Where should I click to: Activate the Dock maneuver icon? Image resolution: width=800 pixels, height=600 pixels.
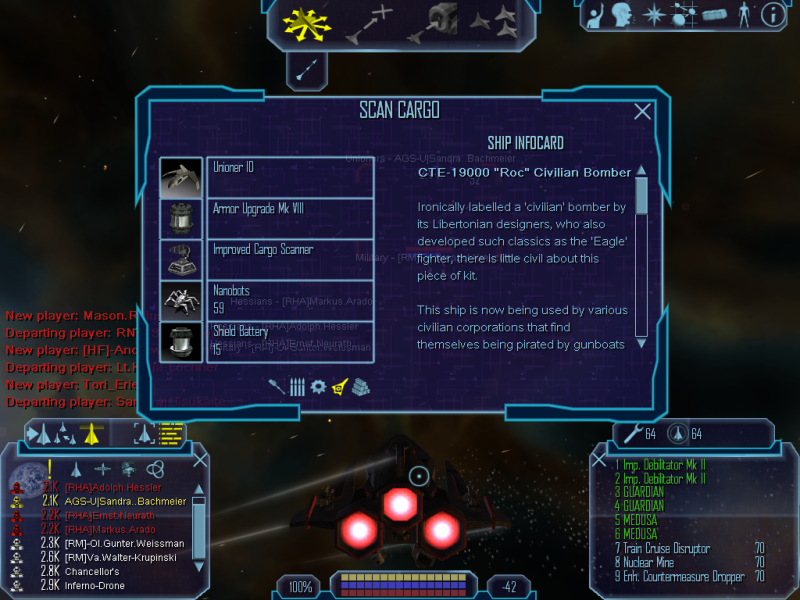coord(432,22)
